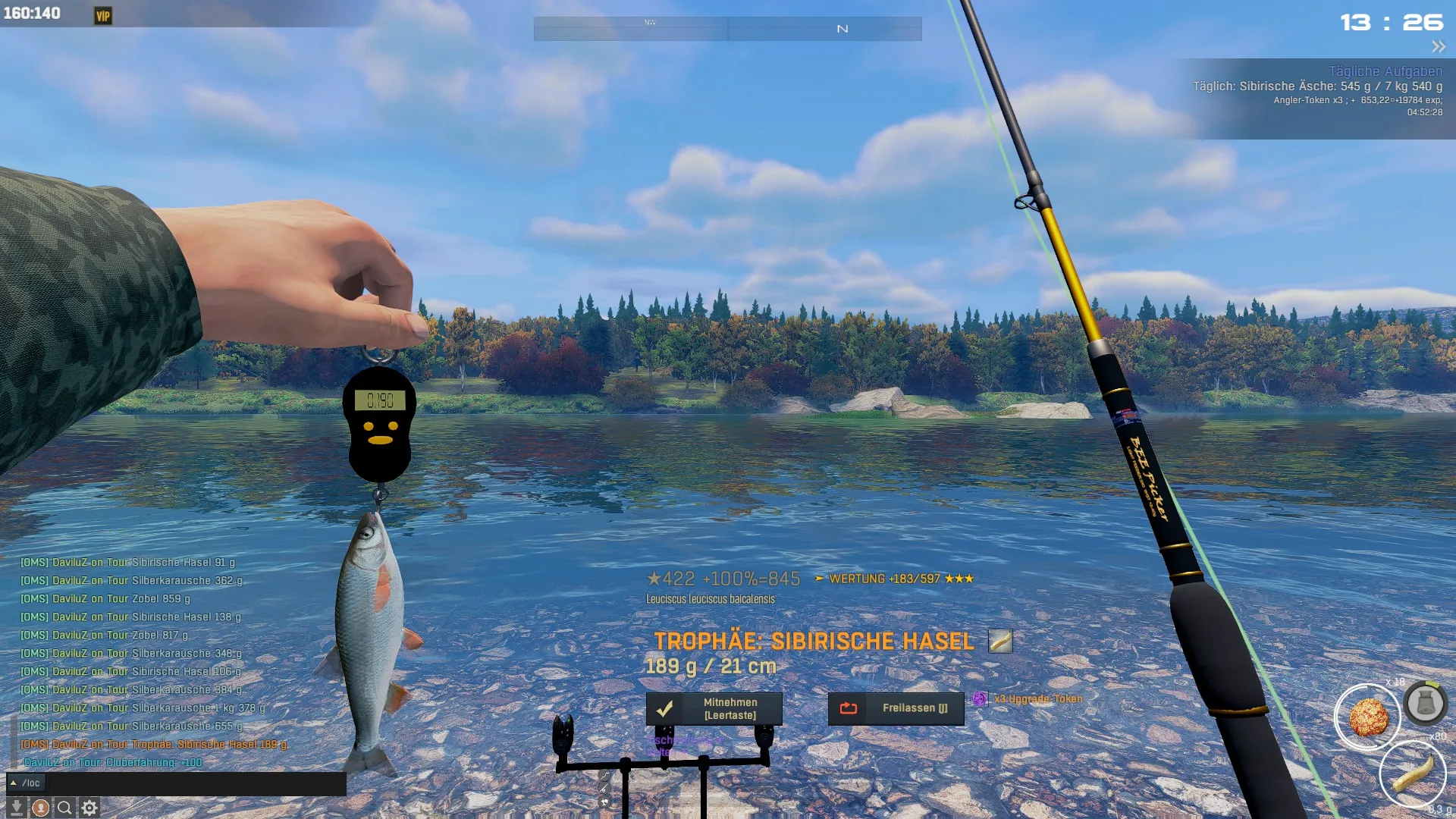Open the /loc chat channel selector
This screenshot has width=1456, height=819.
point(26,783)
